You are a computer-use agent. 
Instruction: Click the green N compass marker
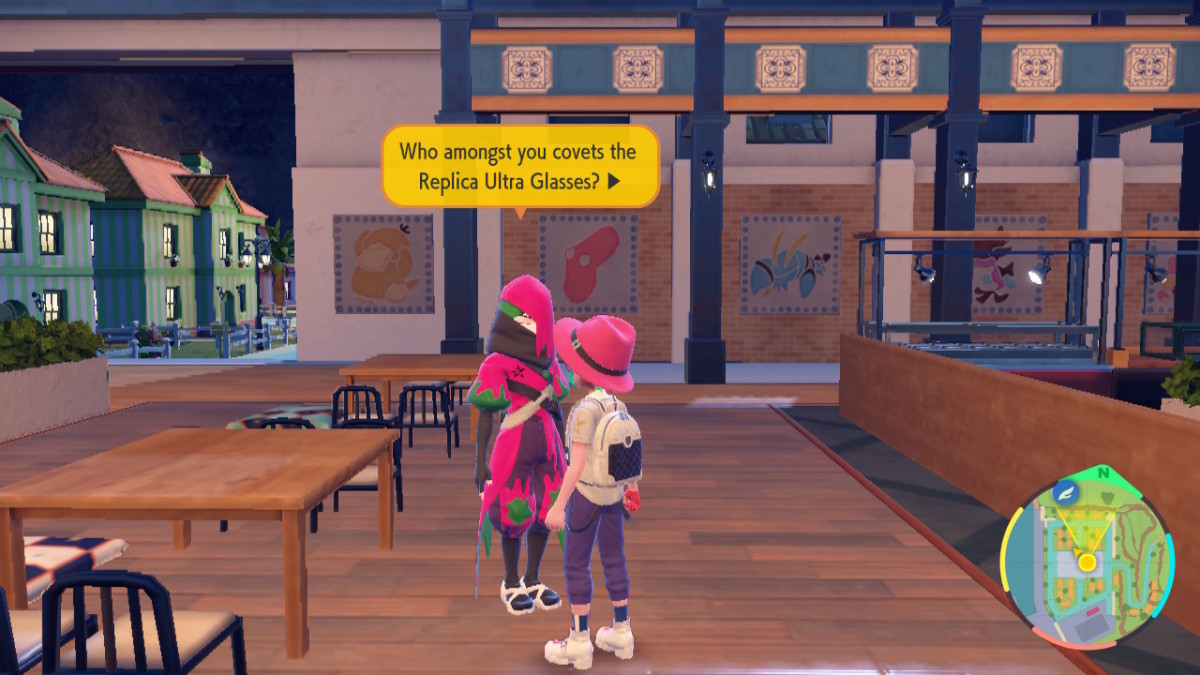point(1103,473)
